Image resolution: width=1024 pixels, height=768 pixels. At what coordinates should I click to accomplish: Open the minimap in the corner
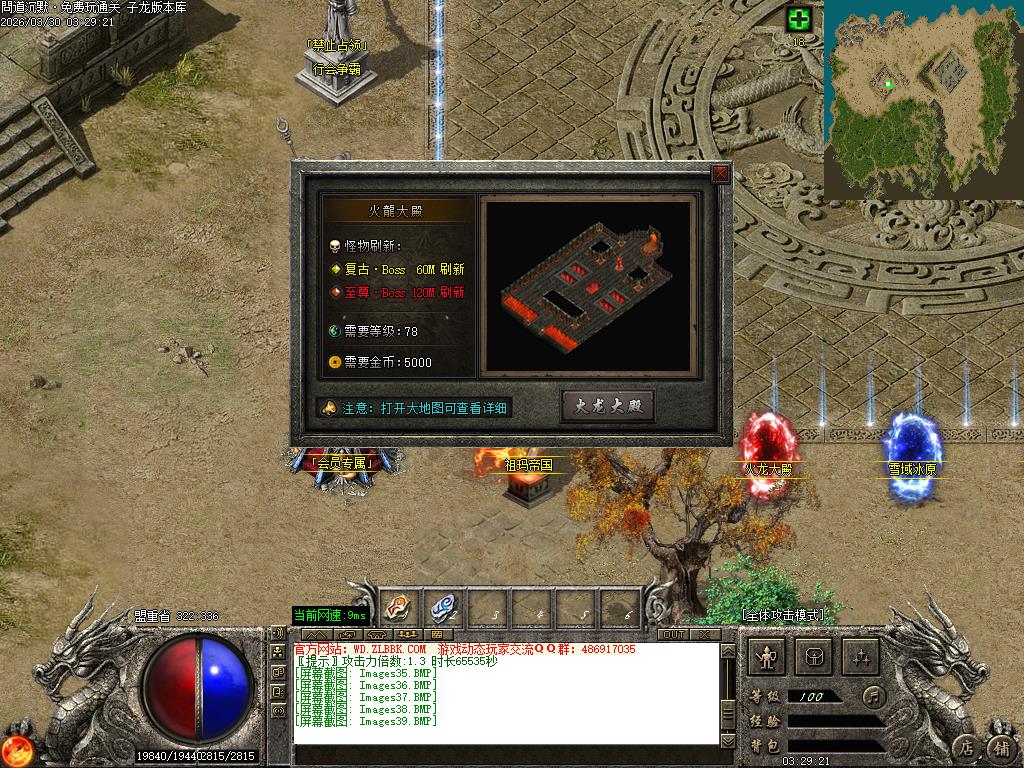pos(921,98)
